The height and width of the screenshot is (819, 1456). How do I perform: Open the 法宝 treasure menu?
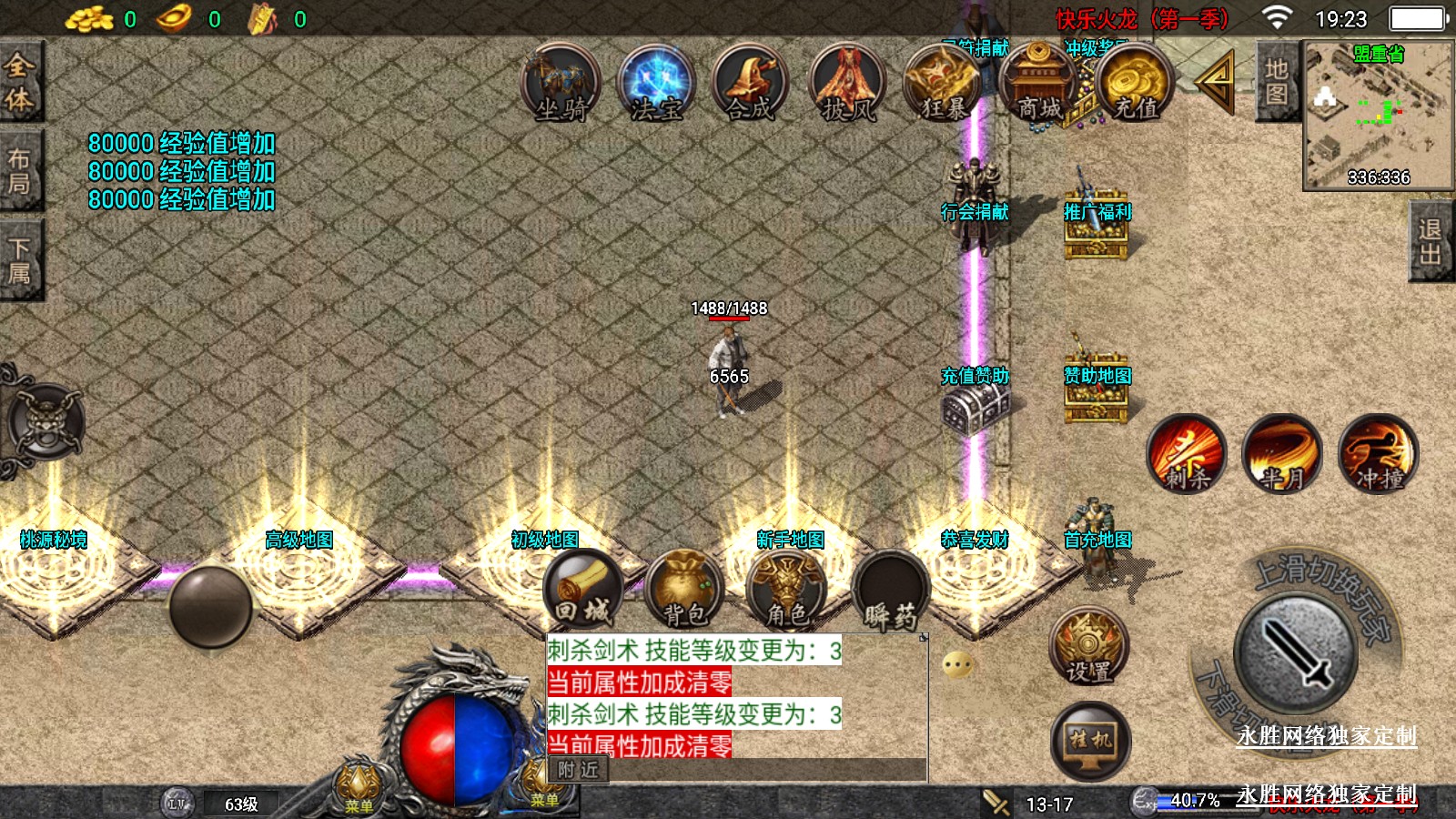pos(656,84)
